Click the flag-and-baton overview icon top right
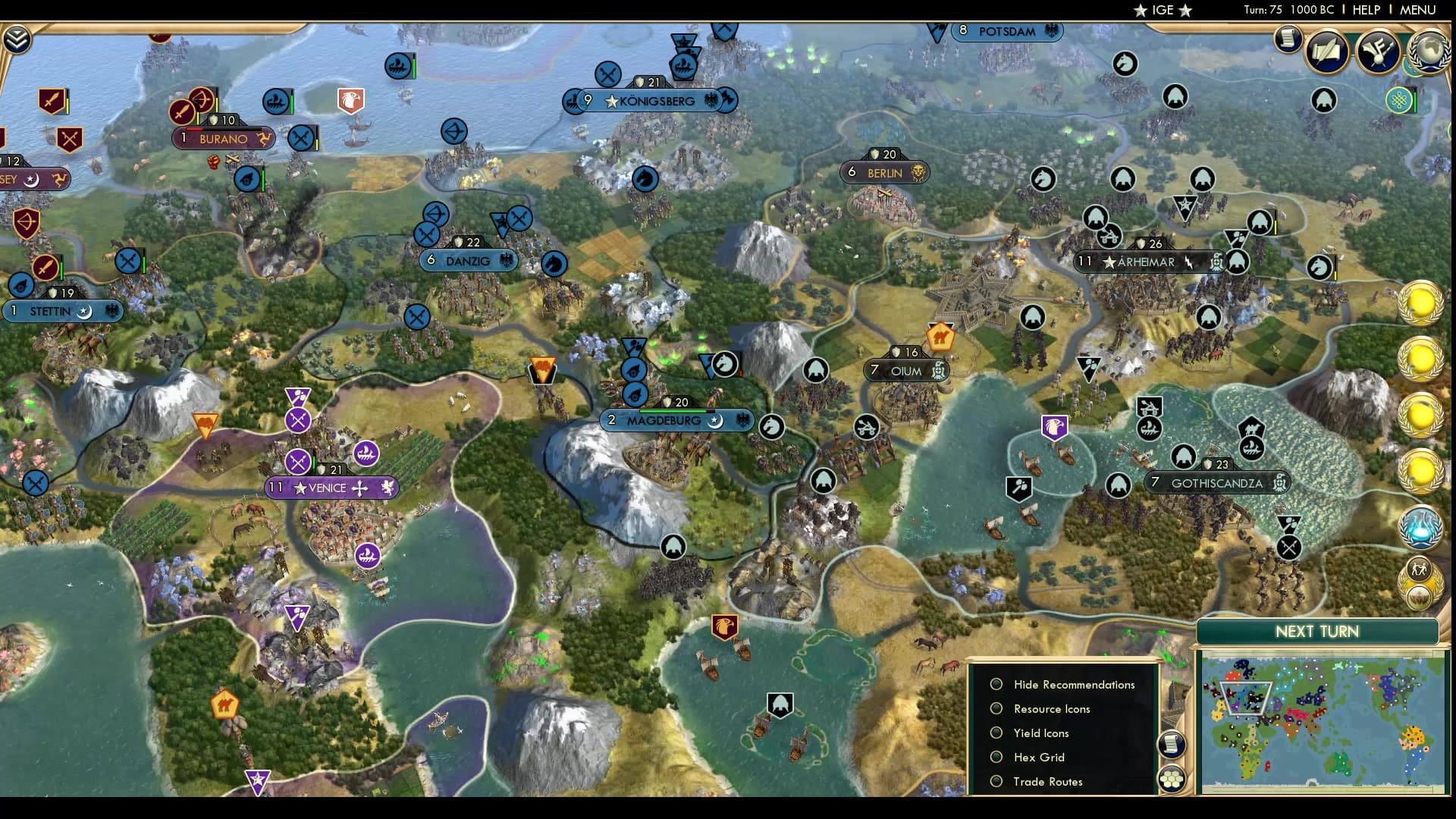 coord(1379,52)
